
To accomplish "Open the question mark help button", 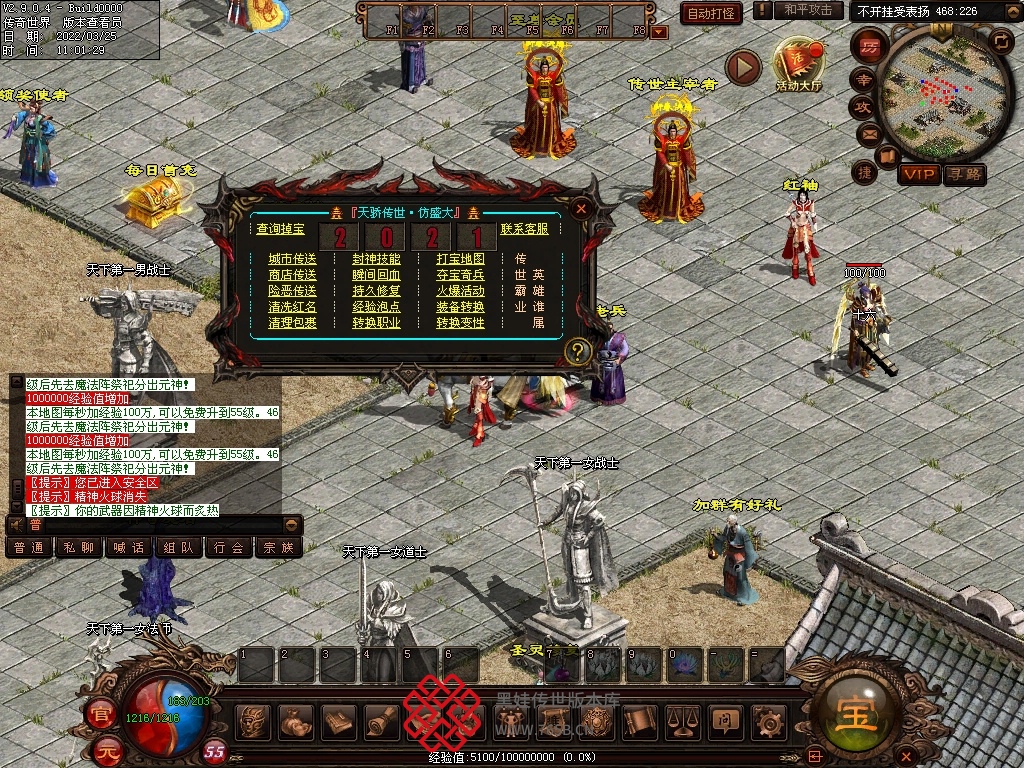I will point(577,351).
